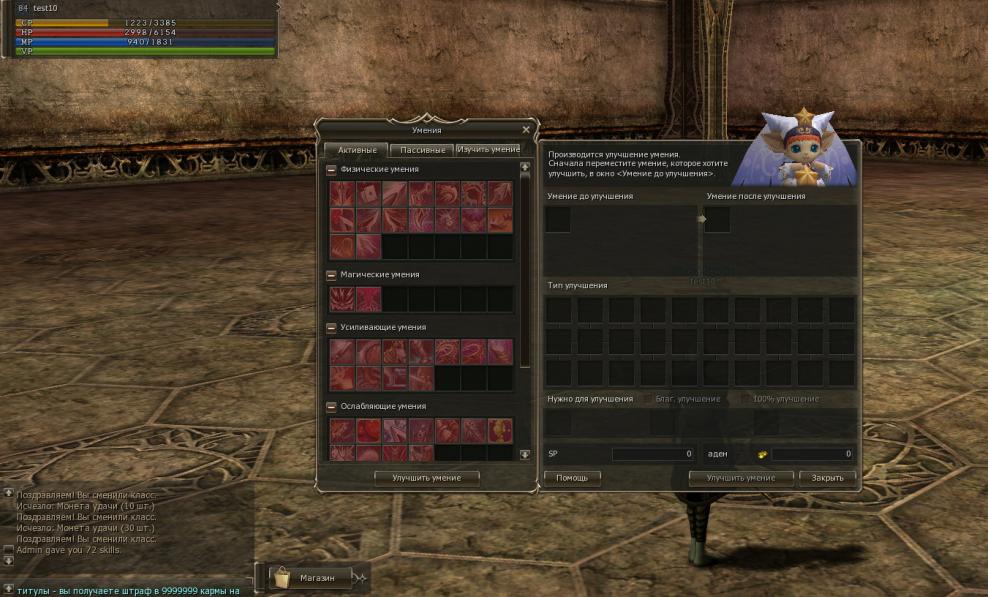Switch to the Активные tab
The image size is (988, 597).
(x=356, y=150)
